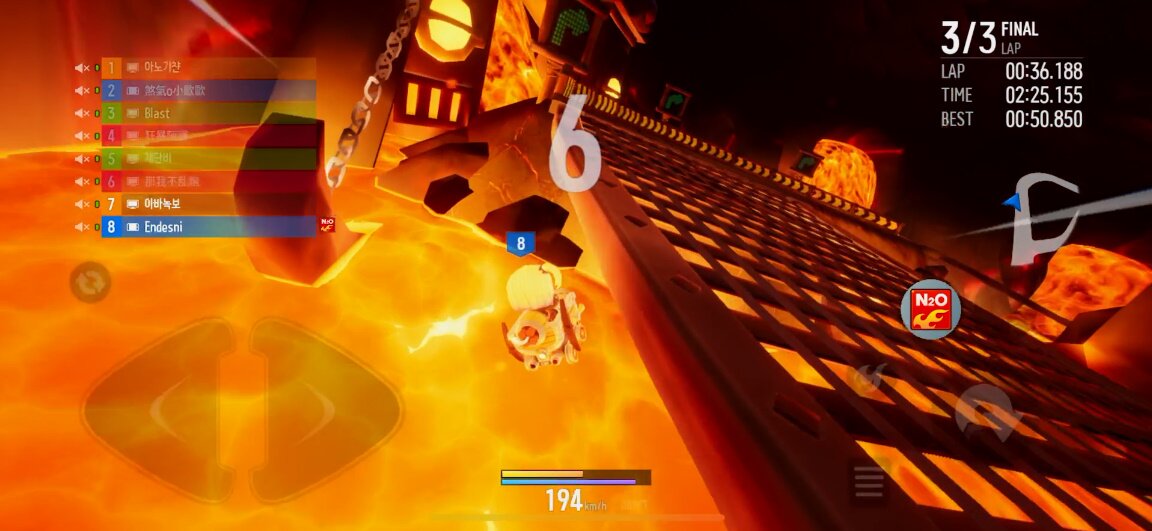1152x531 pixels.
Task: Trigger the small flame touch boost button
Action: [x=865, y=378]
